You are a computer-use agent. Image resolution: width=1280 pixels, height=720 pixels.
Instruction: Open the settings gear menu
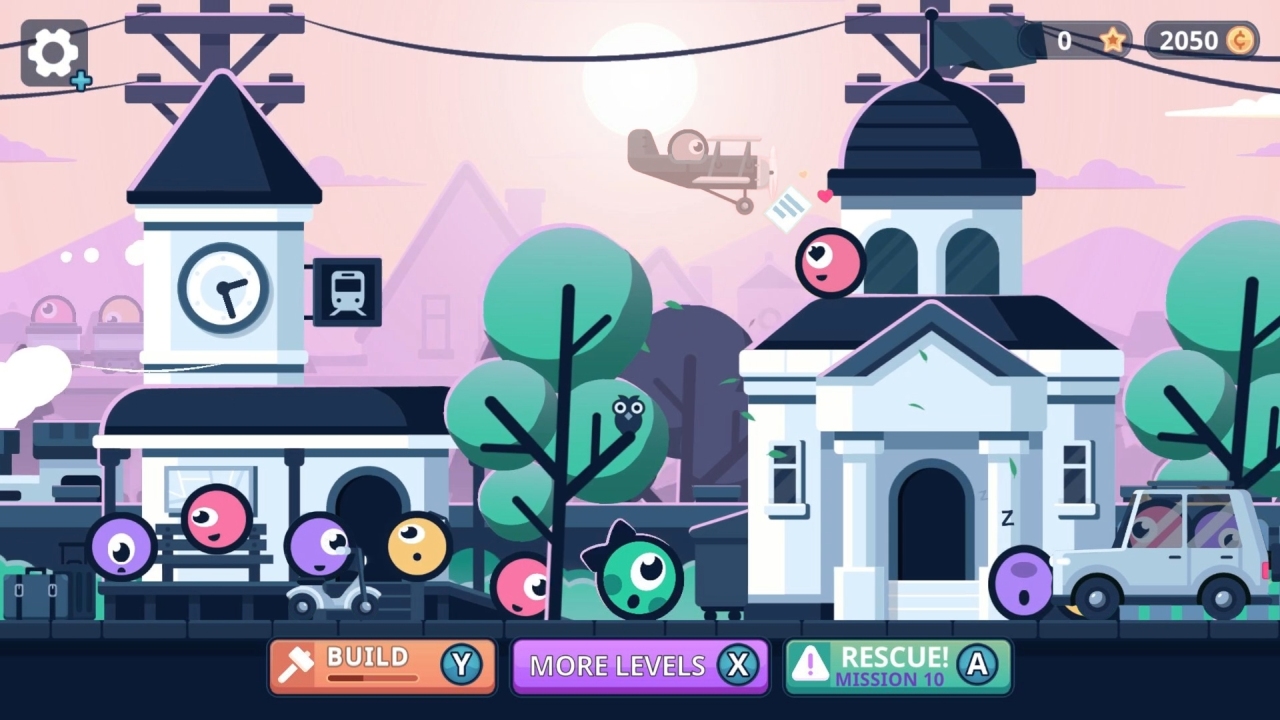52,53
